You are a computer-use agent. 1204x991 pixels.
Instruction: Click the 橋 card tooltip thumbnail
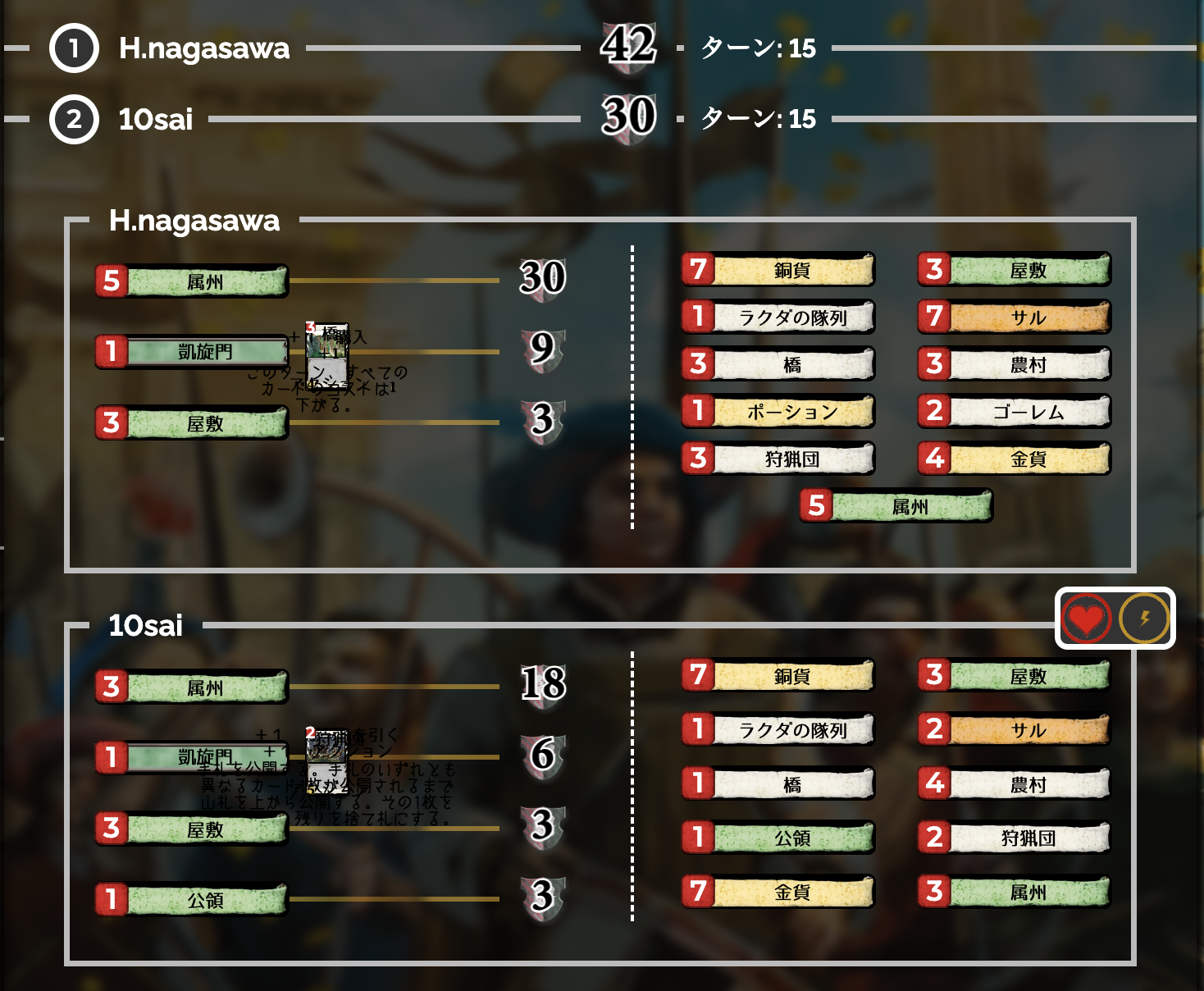328,349
